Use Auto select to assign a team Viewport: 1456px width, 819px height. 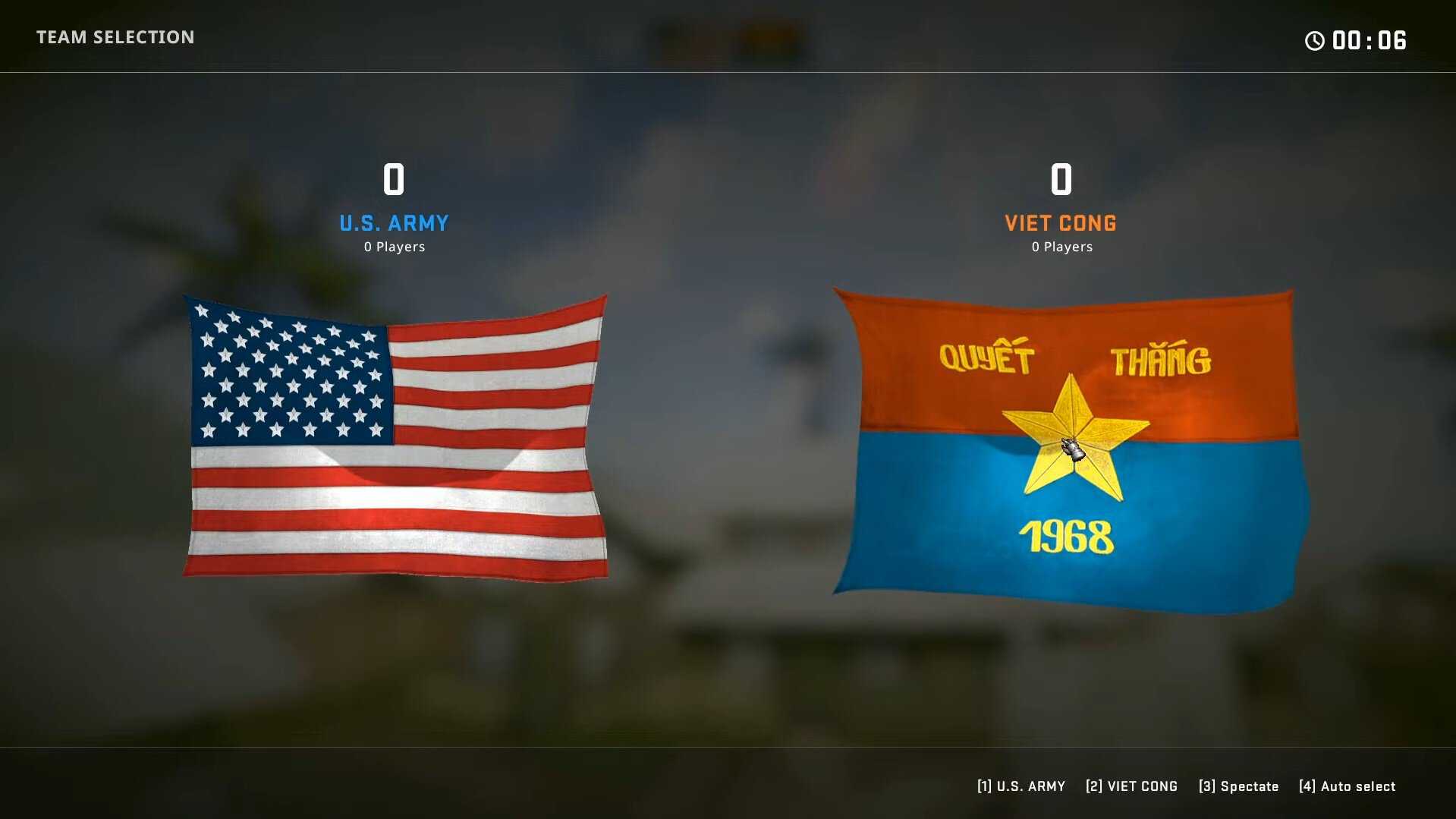[1347, 786]
